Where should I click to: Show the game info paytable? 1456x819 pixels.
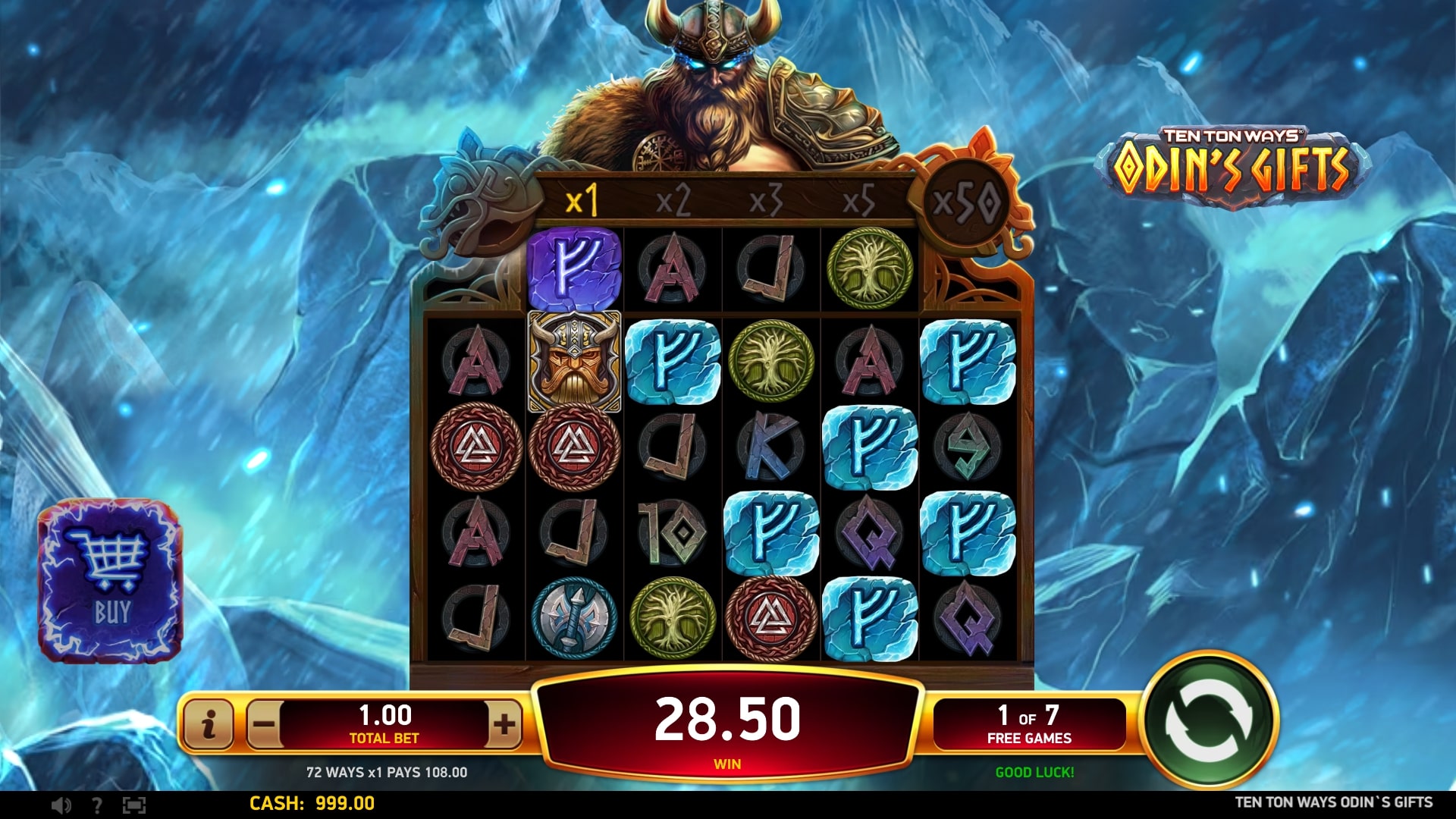pos(209,724)
